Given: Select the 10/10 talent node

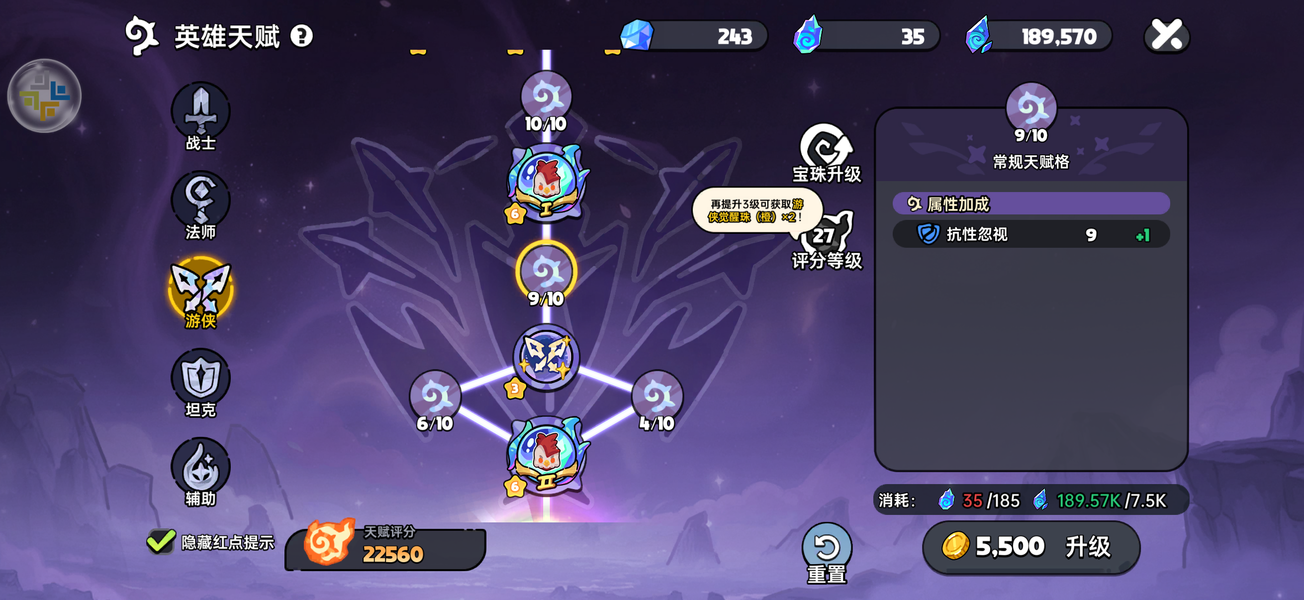Looking at the screenshot, I should coord(546,98).
